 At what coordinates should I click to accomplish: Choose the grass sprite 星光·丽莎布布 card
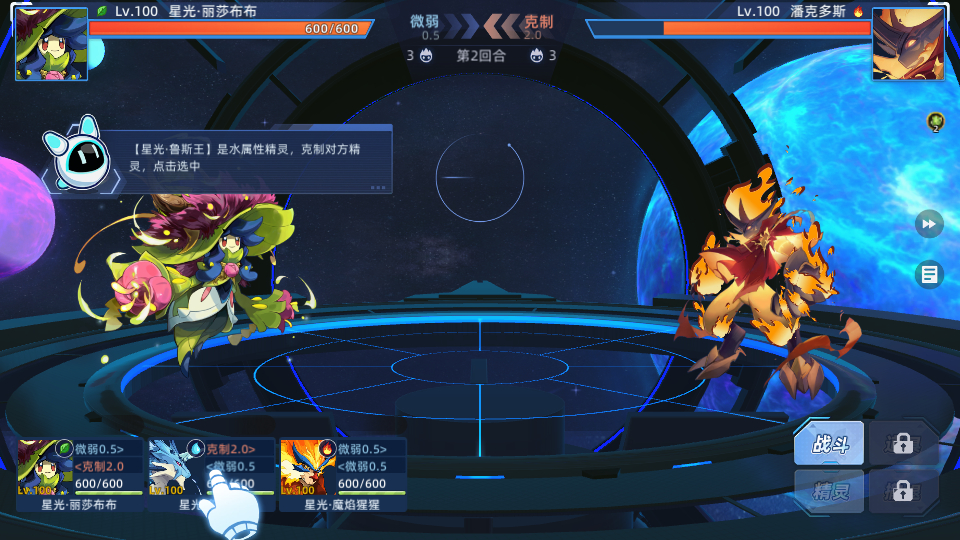(78, 472)
